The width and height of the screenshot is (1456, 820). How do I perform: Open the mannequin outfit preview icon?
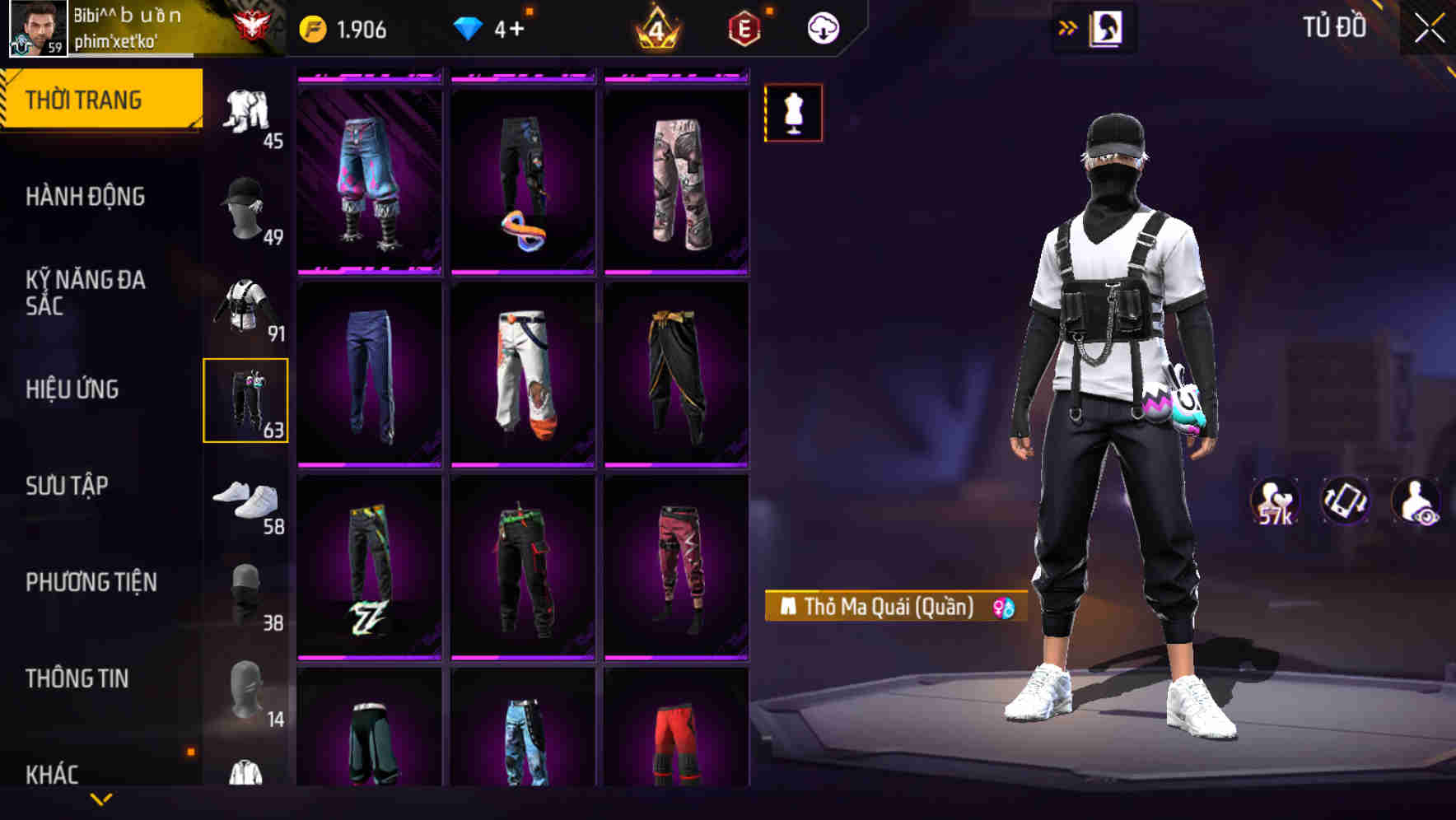pos(792,113)
